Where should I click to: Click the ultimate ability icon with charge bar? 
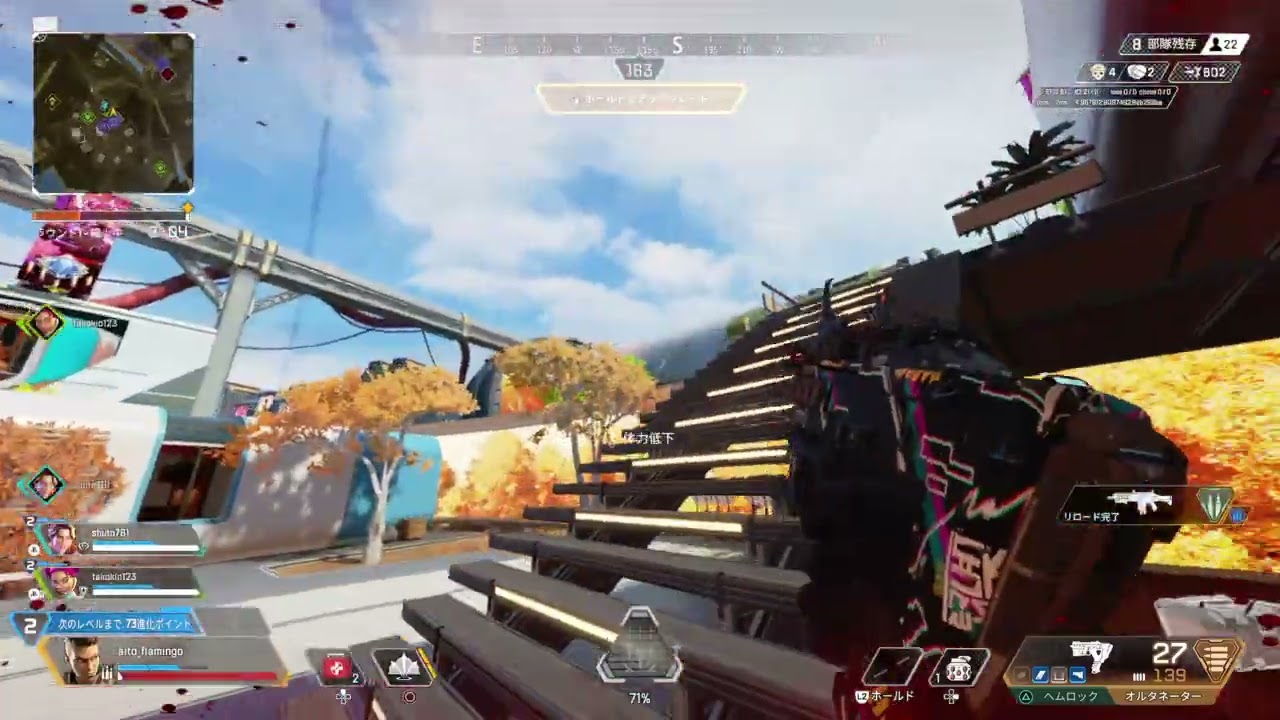403,667
